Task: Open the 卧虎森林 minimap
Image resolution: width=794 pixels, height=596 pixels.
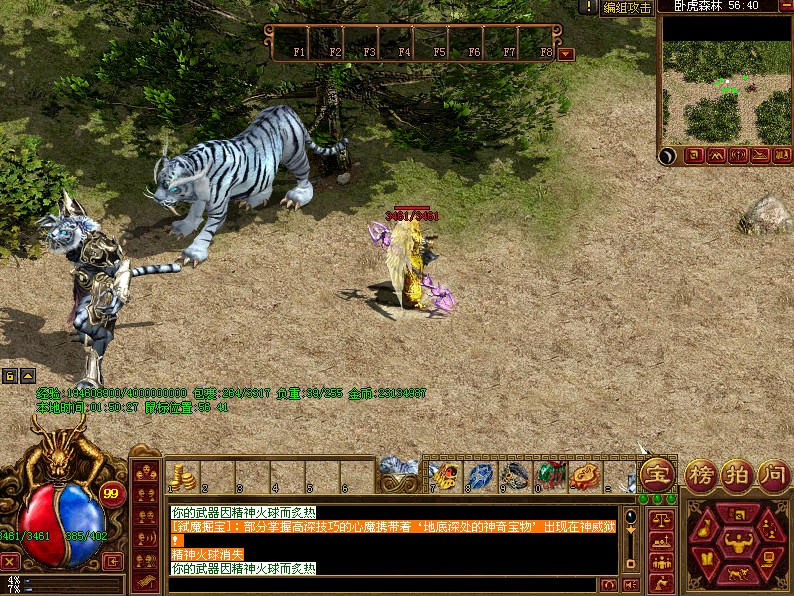Action: 726,80
